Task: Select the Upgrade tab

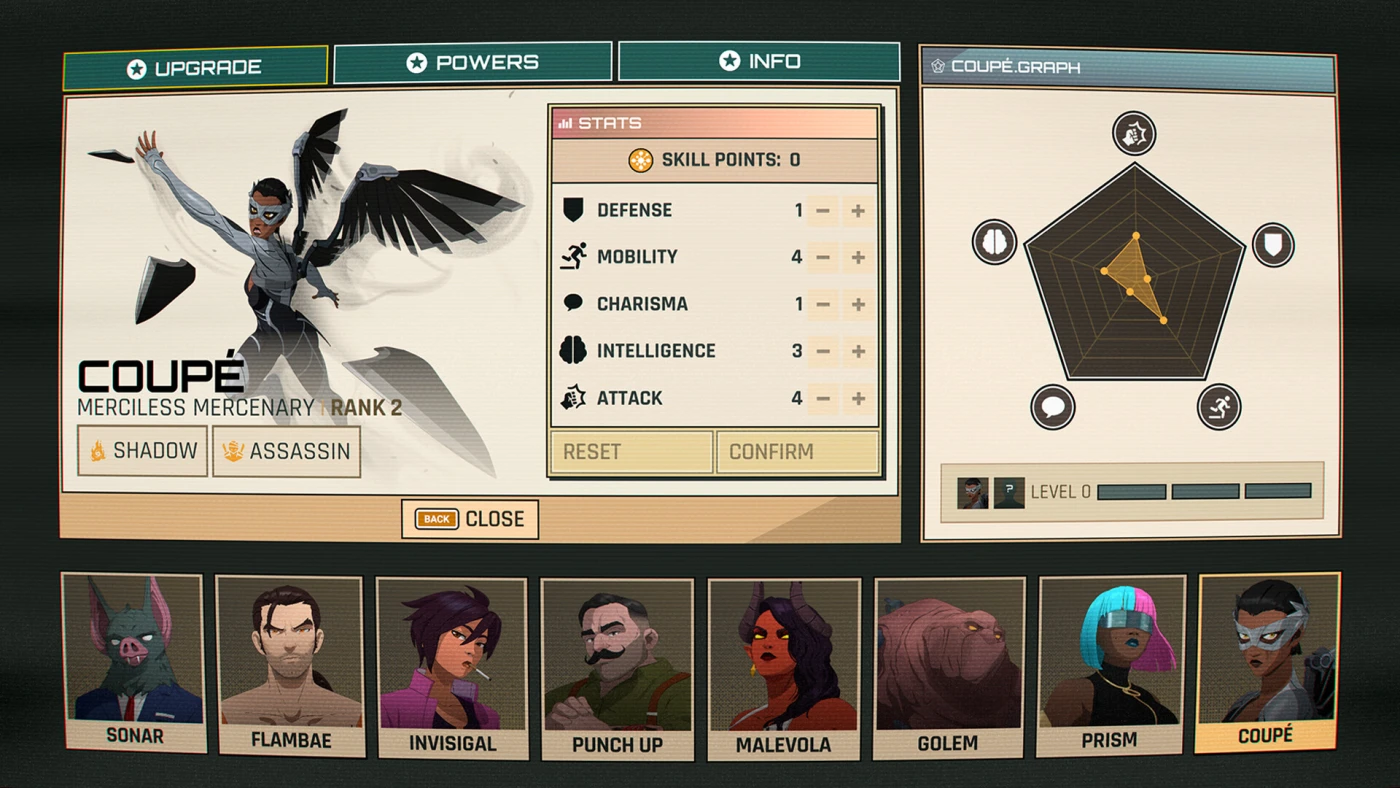Action: (195, 68)
